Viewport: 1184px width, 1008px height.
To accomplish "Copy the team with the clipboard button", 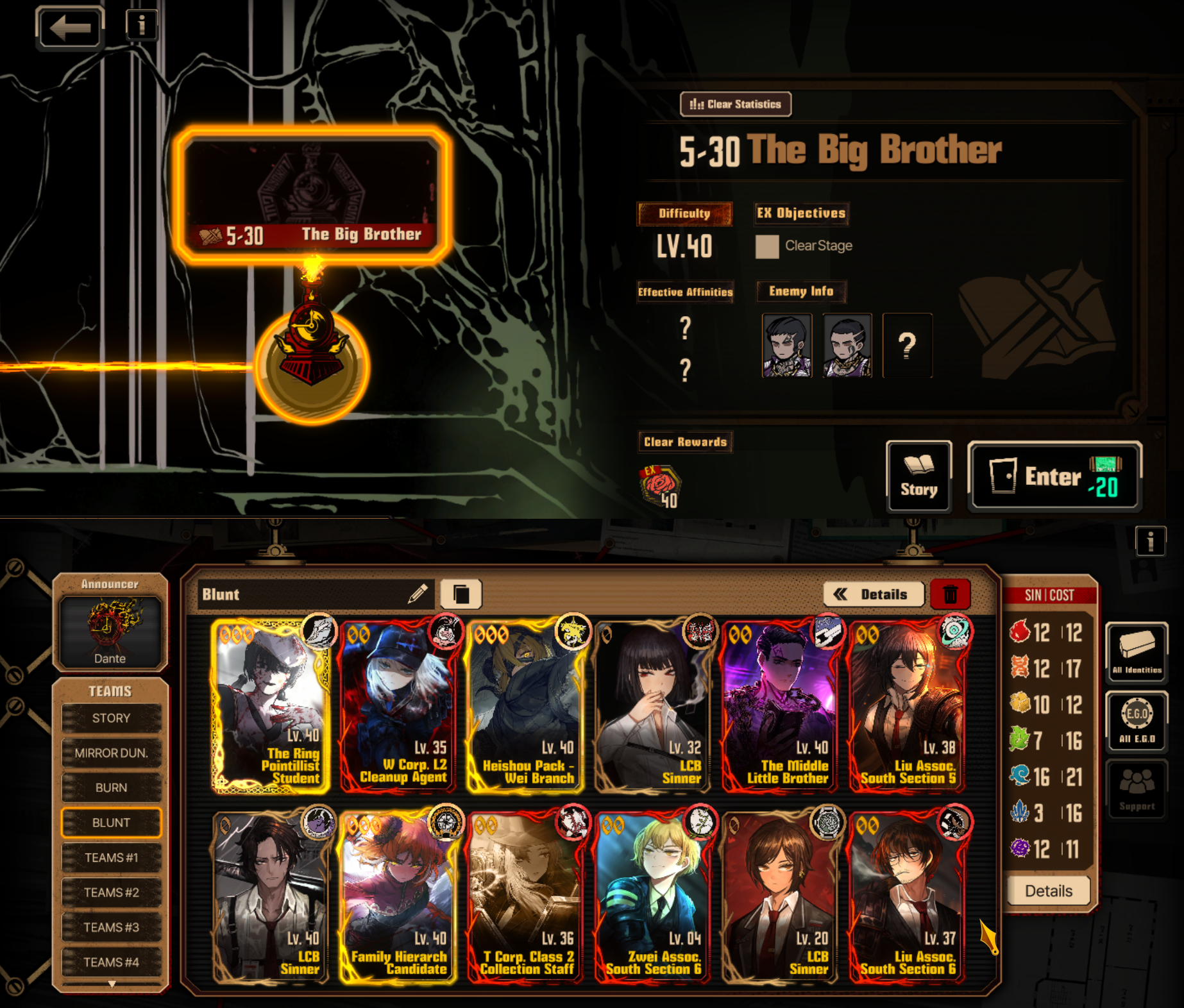I will click(x=461, y=594).
